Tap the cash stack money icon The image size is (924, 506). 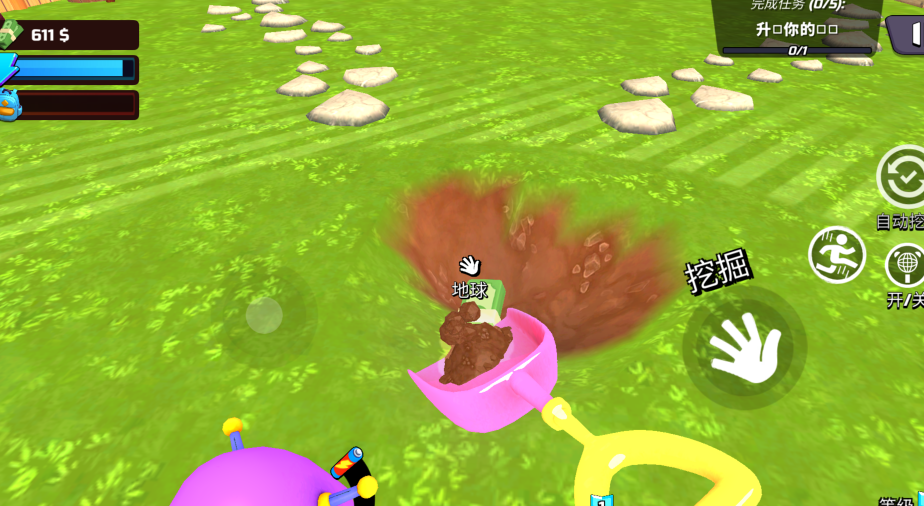[9, 34]
